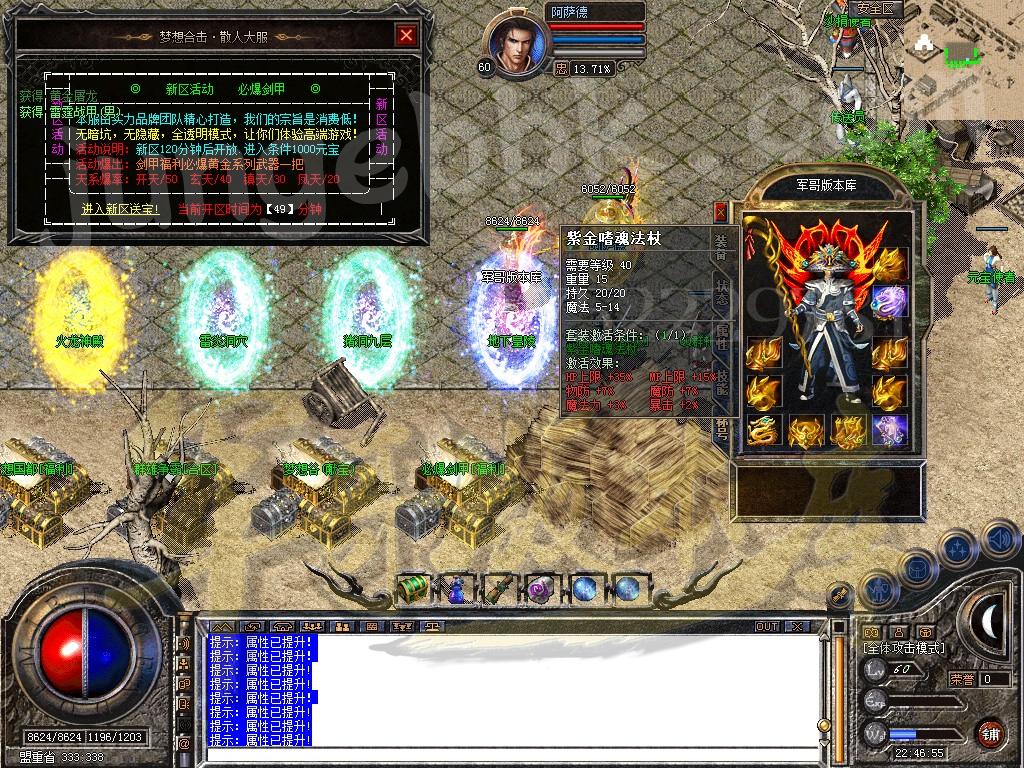Follow the 进入新区送宝 link
The height and width of the screenshot is (768, 1024).
(120, 209)
